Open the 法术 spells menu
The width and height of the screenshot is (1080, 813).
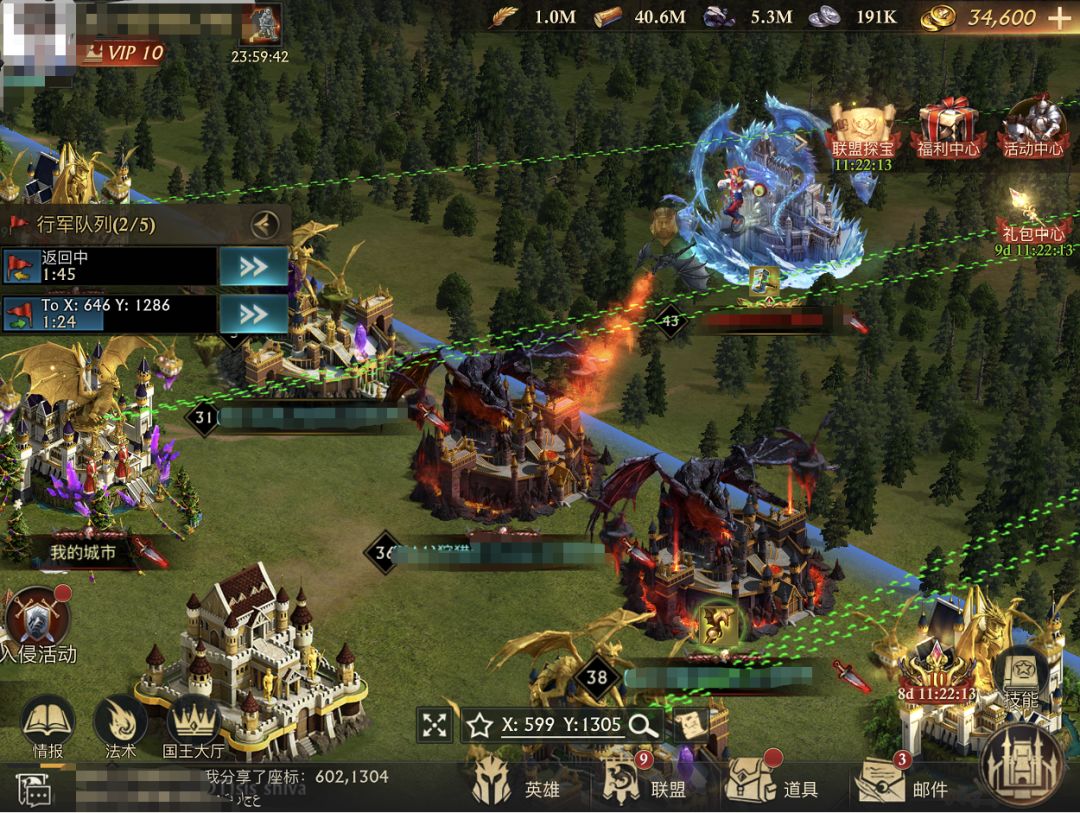point(120,724)
